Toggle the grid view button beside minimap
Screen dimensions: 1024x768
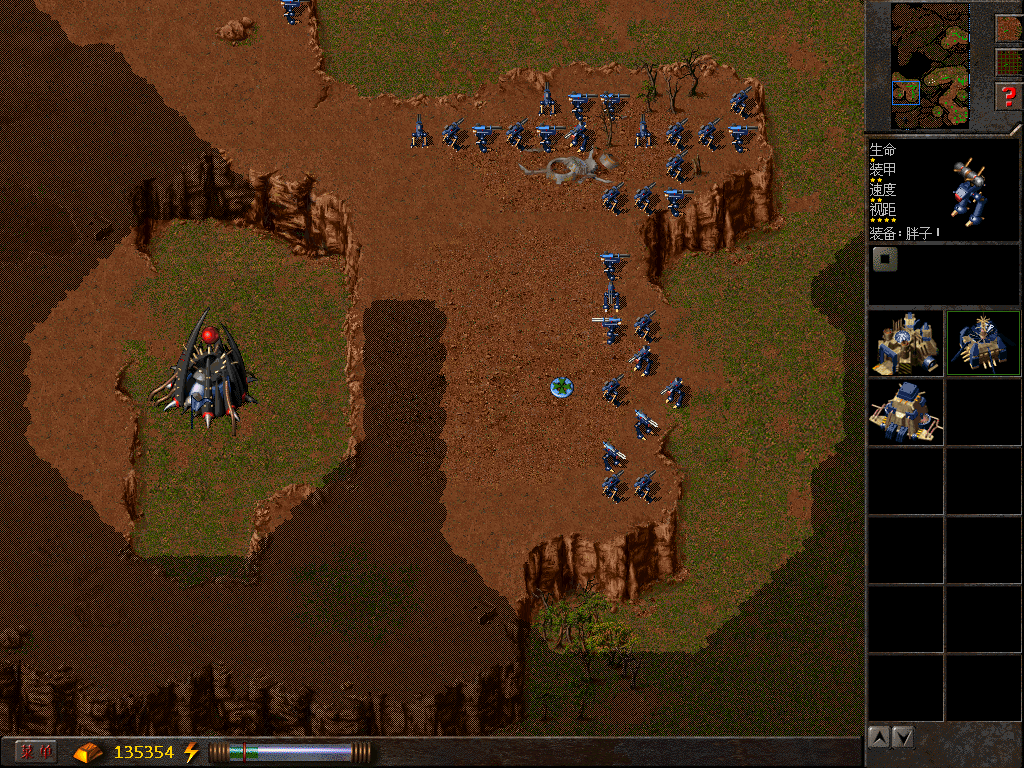[x=1008, y=62]
